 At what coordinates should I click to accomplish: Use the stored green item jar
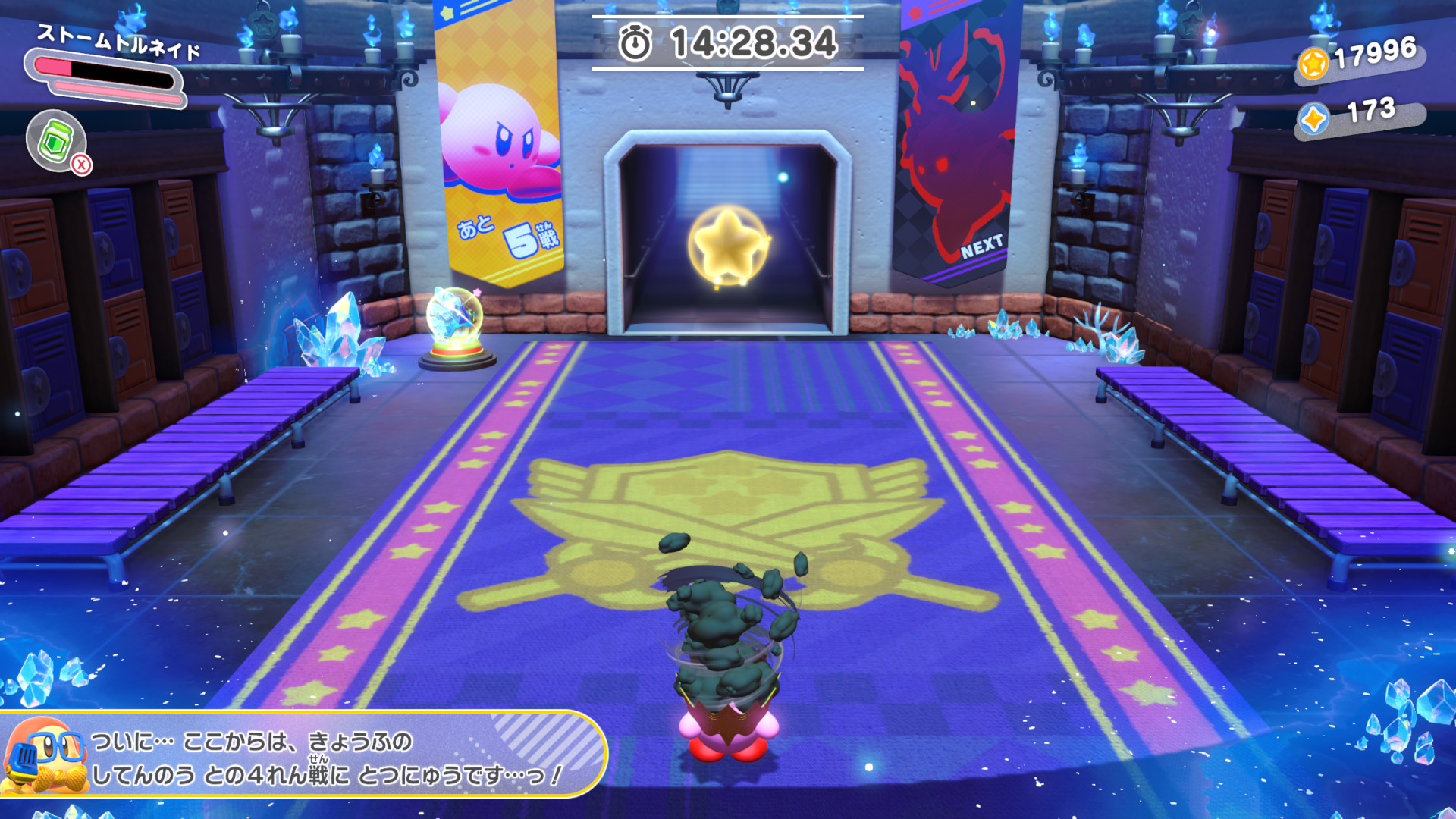point(56,140)
